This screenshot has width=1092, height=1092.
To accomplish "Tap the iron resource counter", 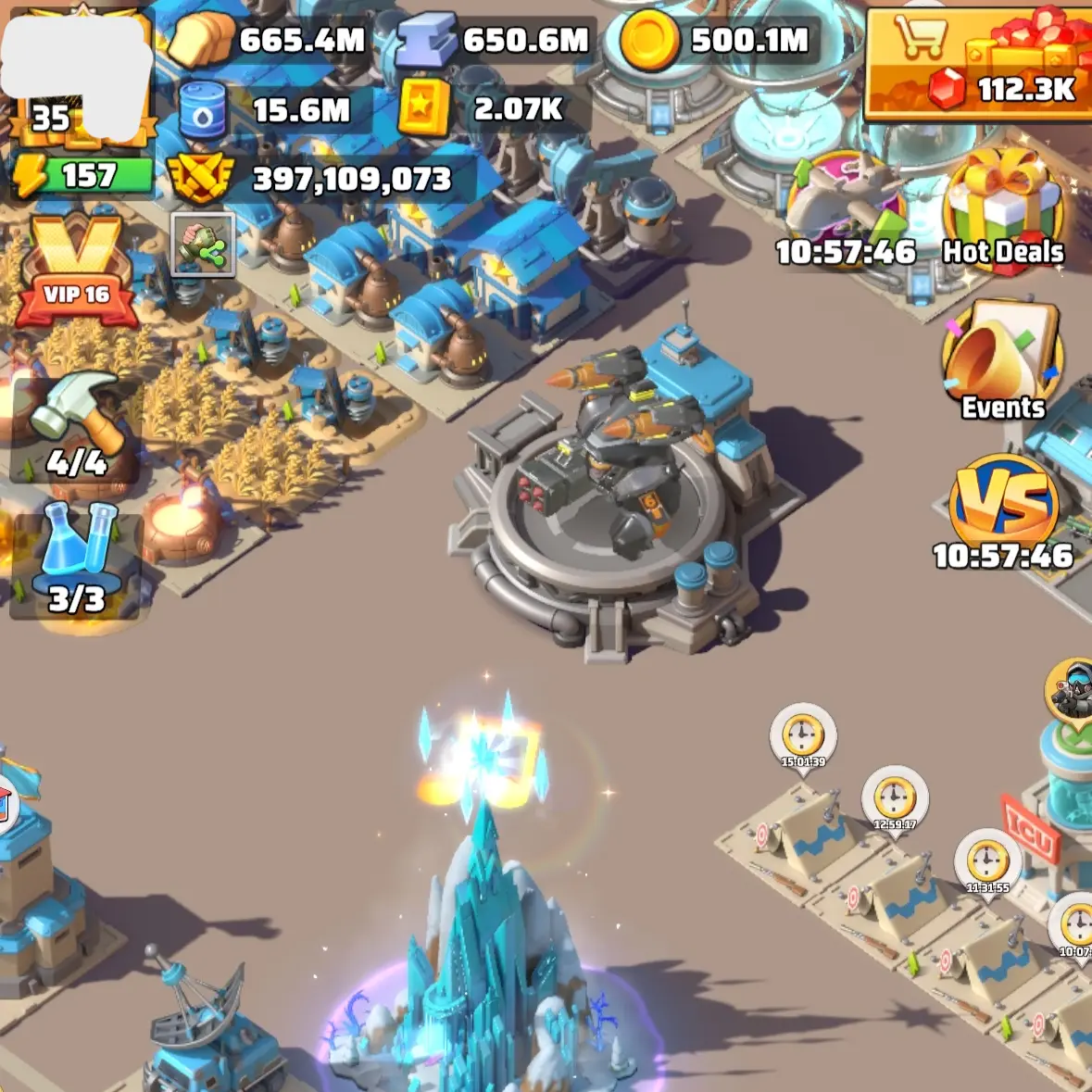I will 496,40.
